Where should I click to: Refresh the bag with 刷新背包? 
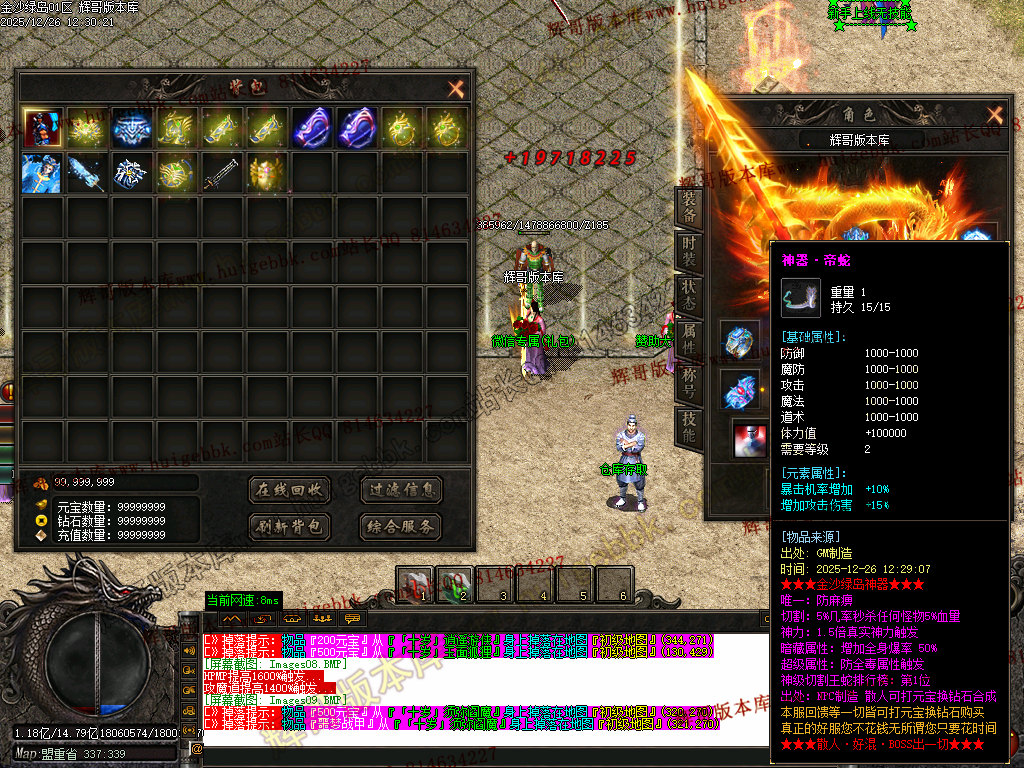coord(289,526)
